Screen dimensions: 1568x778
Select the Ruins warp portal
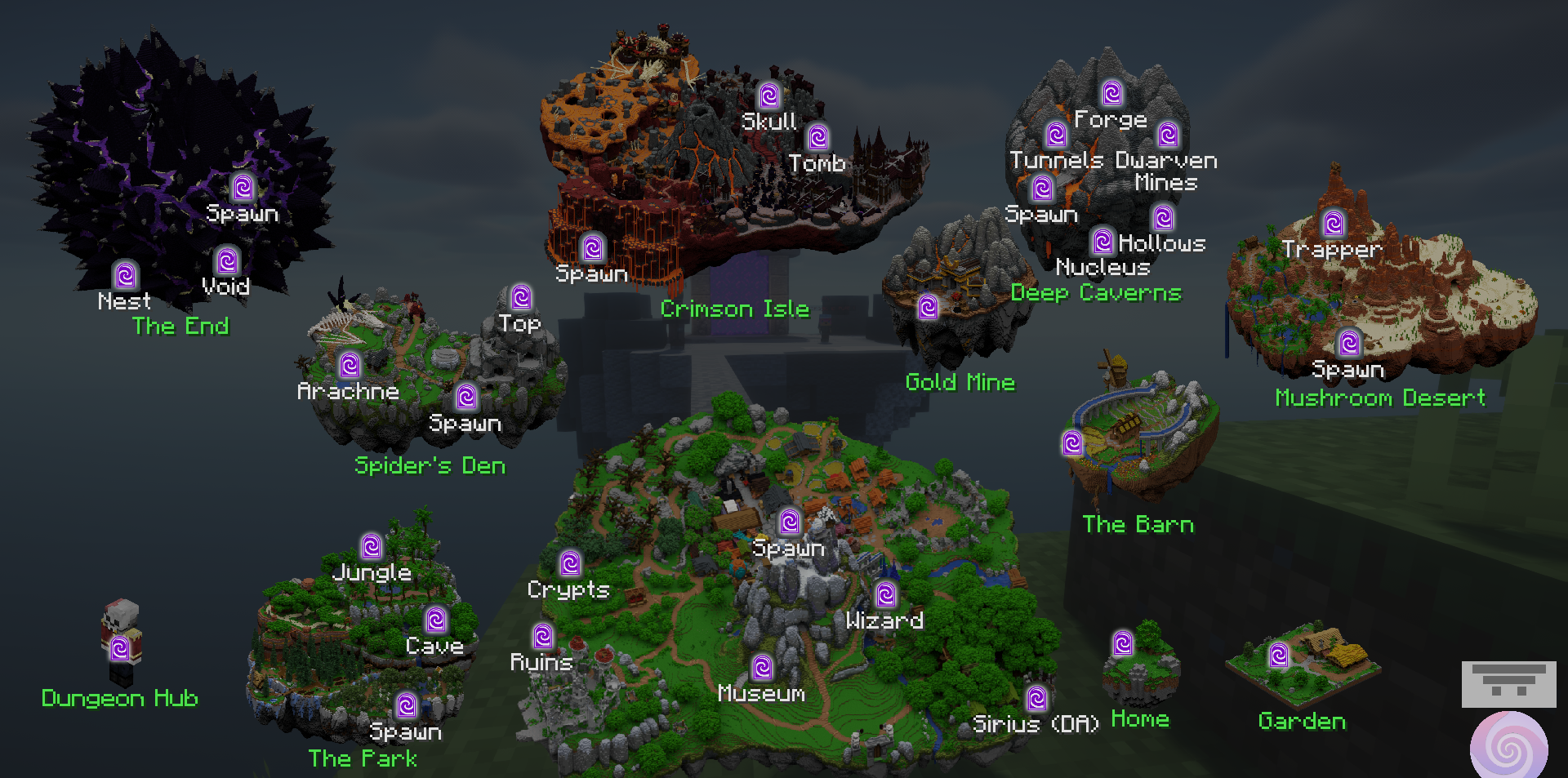[543, 635]
